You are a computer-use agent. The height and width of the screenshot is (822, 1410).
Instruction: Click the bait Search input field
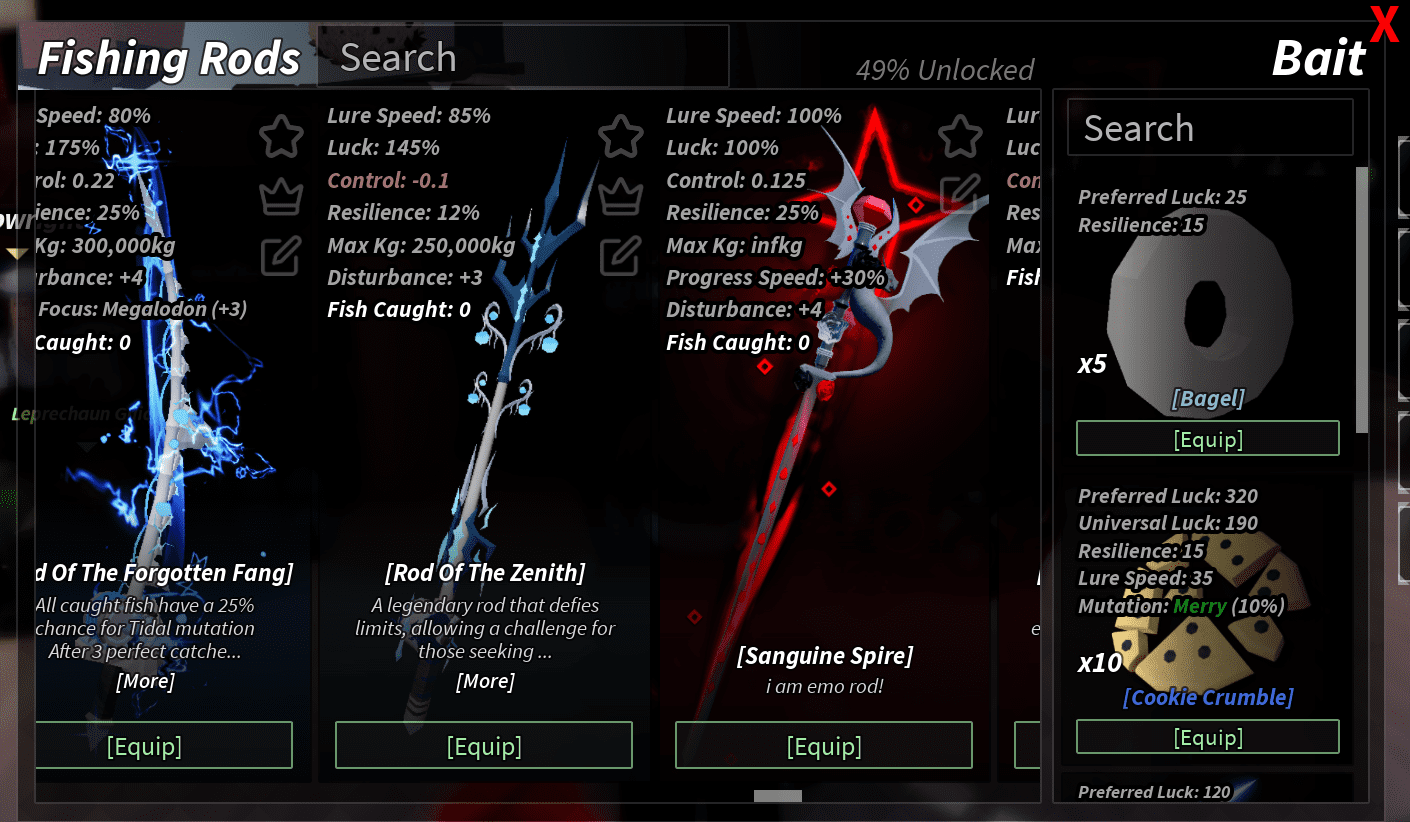tap(1209, 127)
